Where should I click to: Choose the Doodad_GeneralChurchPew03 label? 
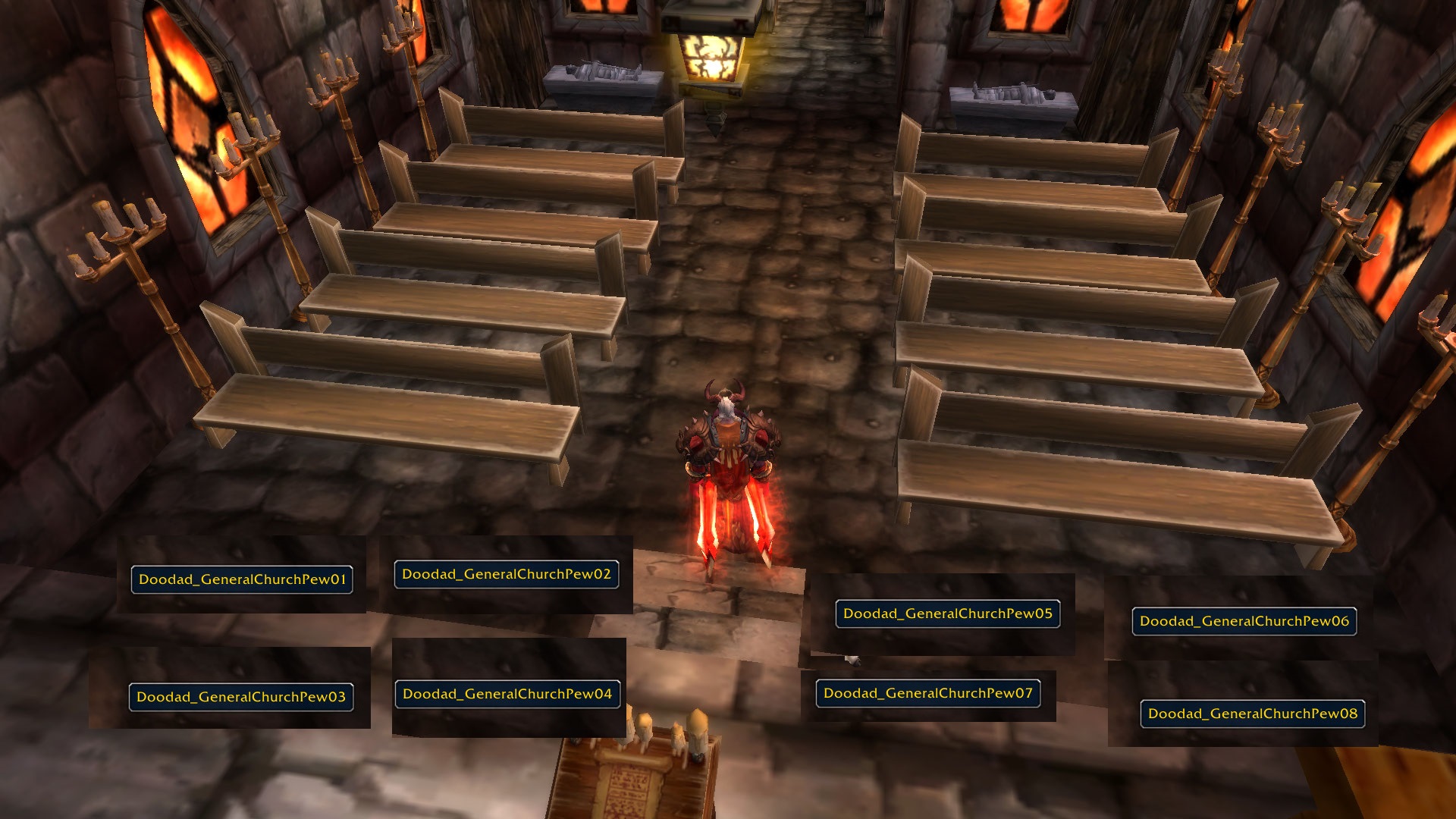(241, 697)
